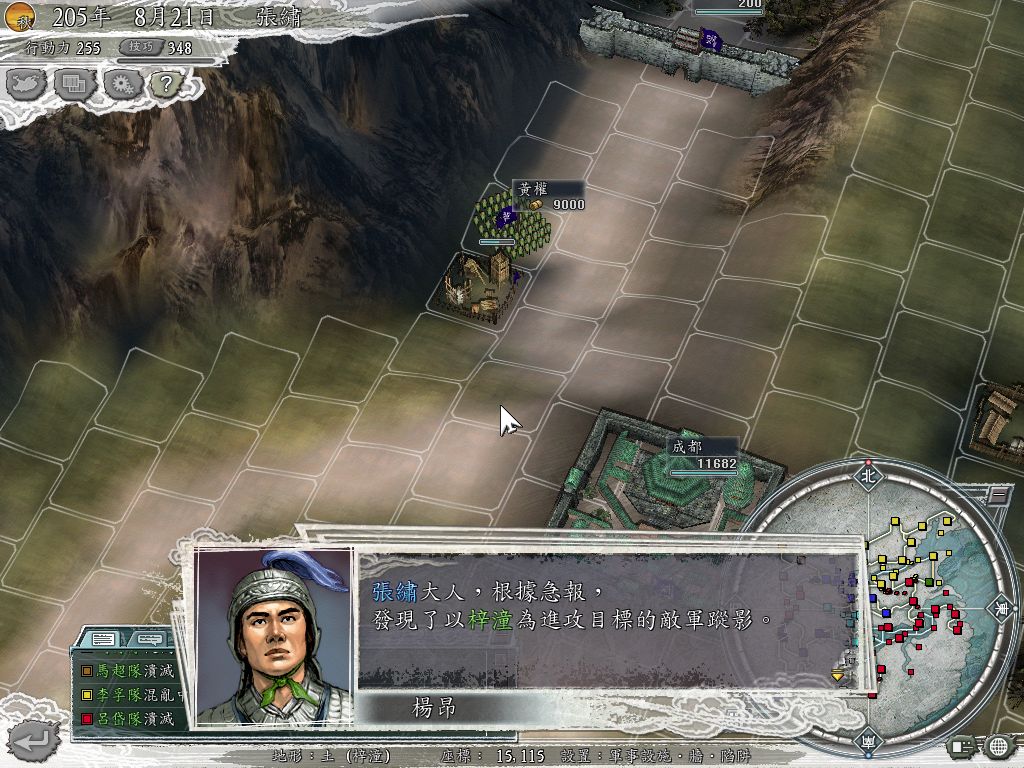
Task: Advance dialogue with the yellow arrow indicator
Action: pyautogui.click(x=838, y=676)
